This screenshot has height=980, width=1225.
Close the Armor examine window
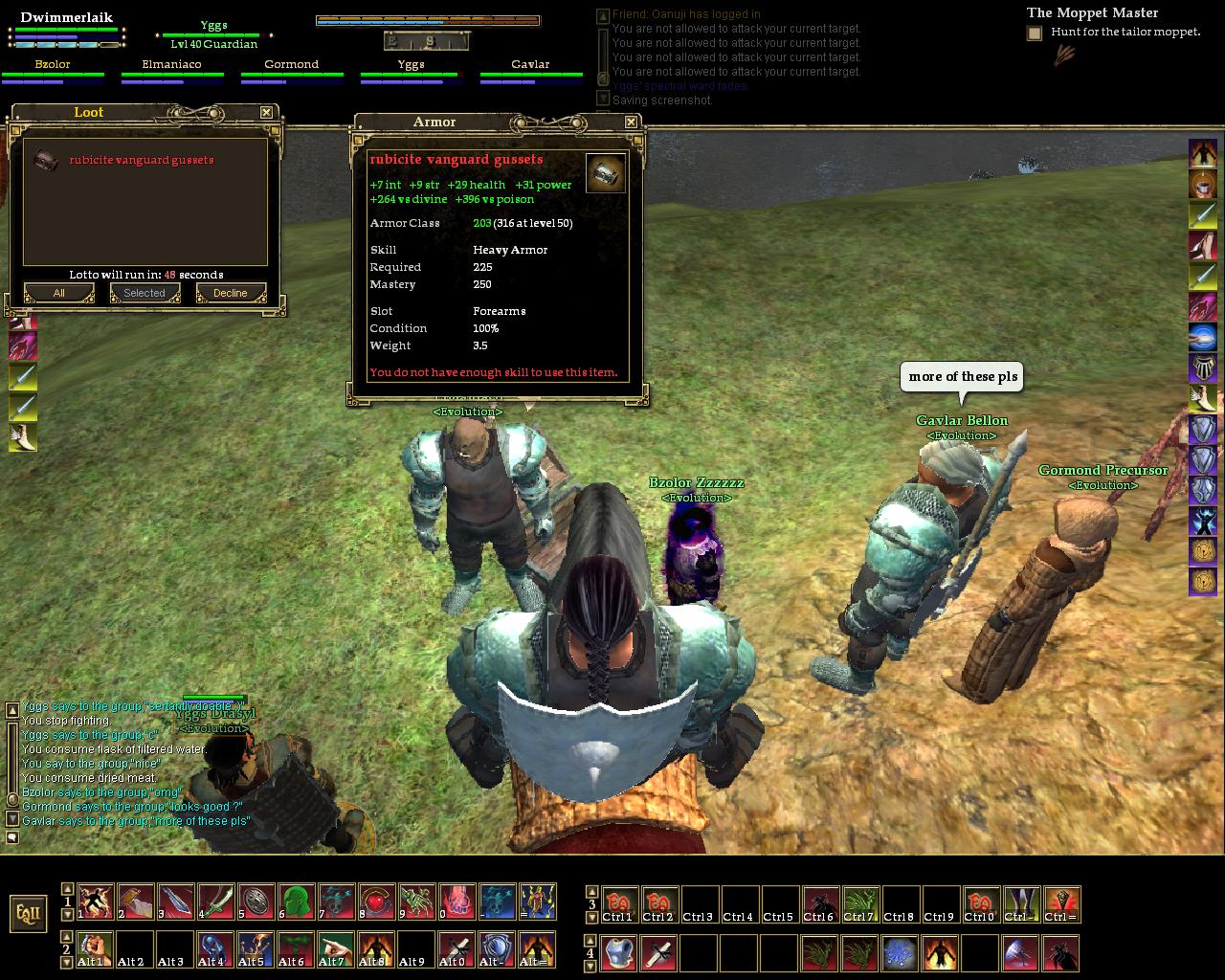pyautogui.click(x=631, y=122)
